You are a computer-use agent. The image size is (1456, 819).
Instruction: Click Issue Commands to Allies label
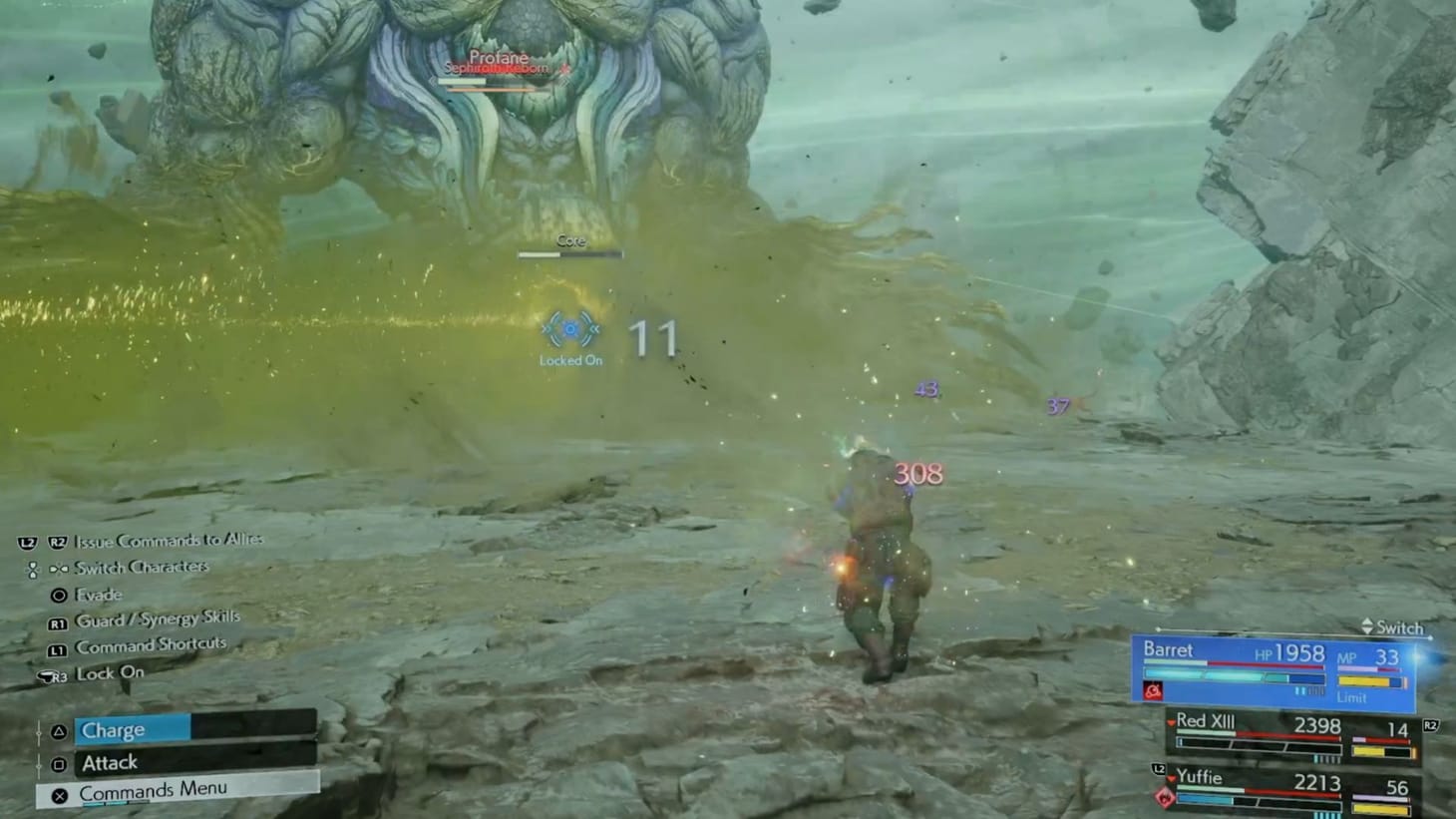pos(168,540)
